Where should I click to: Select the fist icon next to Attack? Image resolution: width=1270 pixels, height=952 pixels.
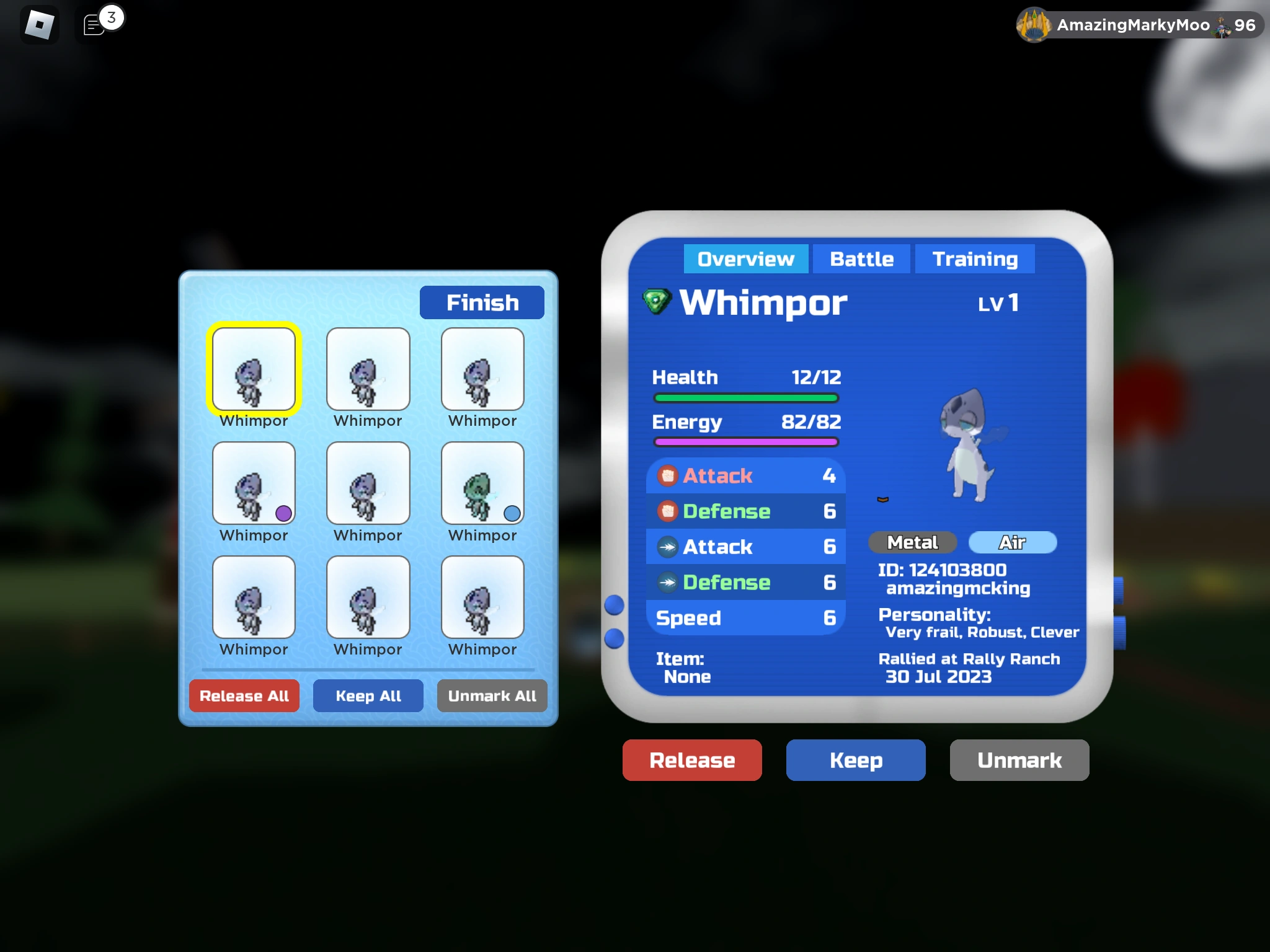(x=668, y=475)
